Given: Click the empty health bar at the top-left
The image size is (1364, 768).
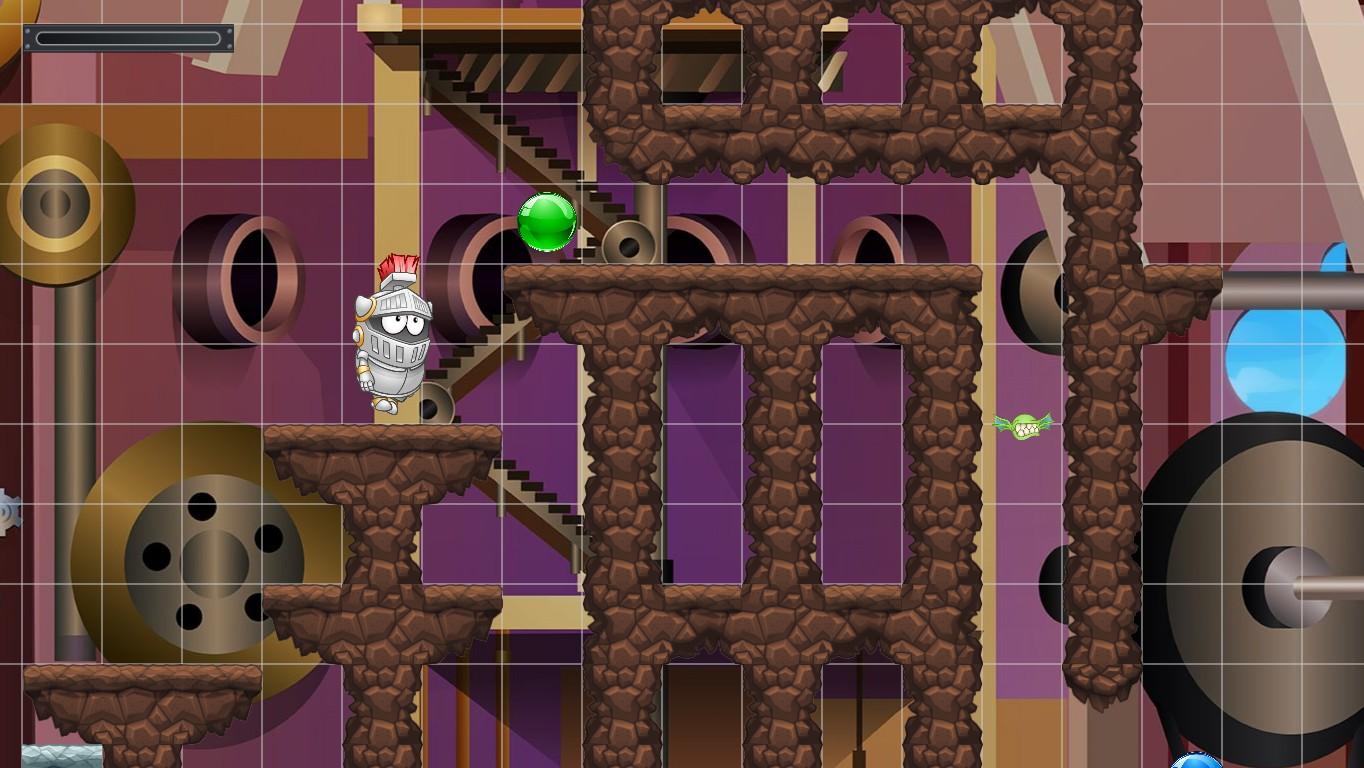Looking at the screenshot, I should pyautogui.click(x=128, y=38).
